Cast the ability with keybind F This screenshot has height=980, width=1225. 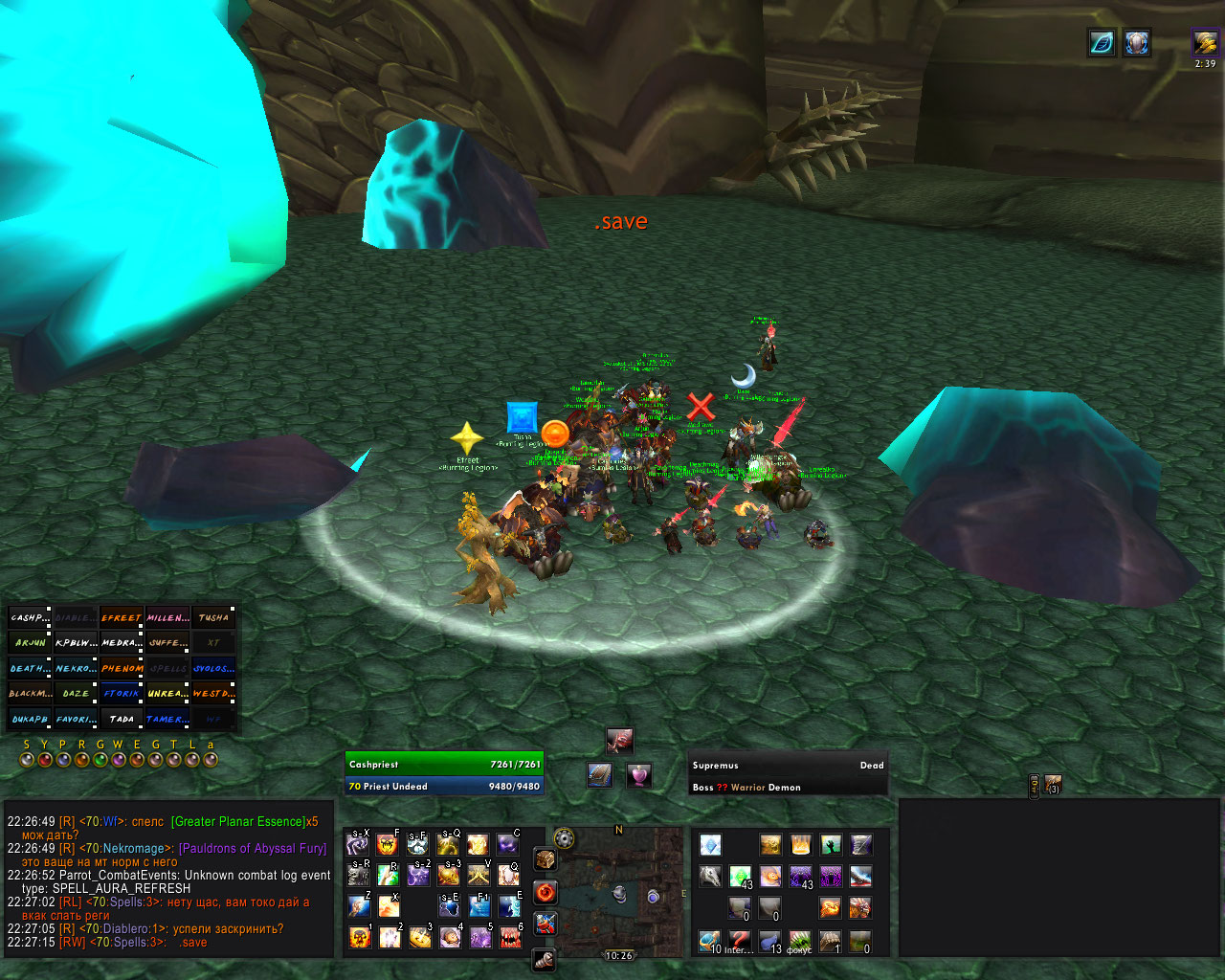pyautogui.click(x=387, y=844)
